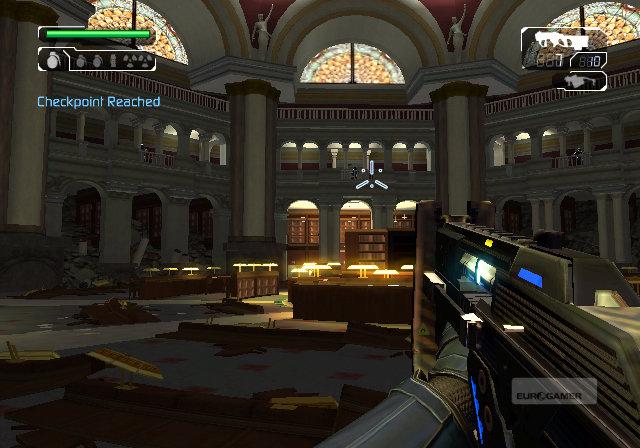Click the Eurogamer watermark logo
640x448 pixels.
tap(553, 391)
